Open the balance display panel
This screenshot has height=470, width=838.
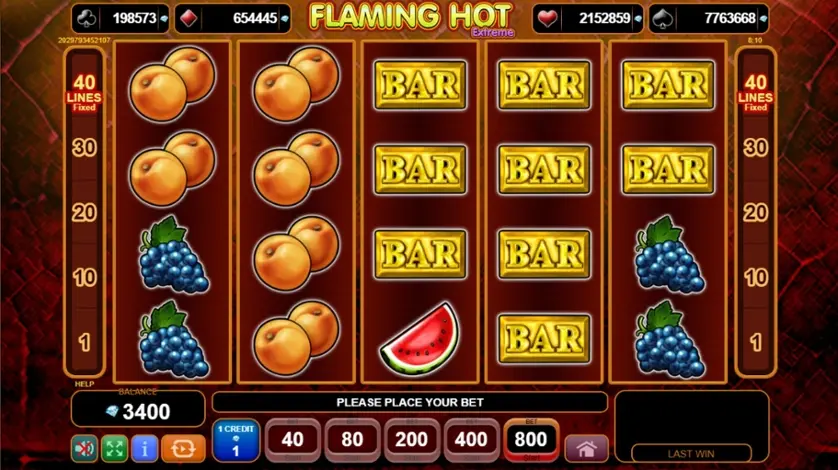click(136, 410)
